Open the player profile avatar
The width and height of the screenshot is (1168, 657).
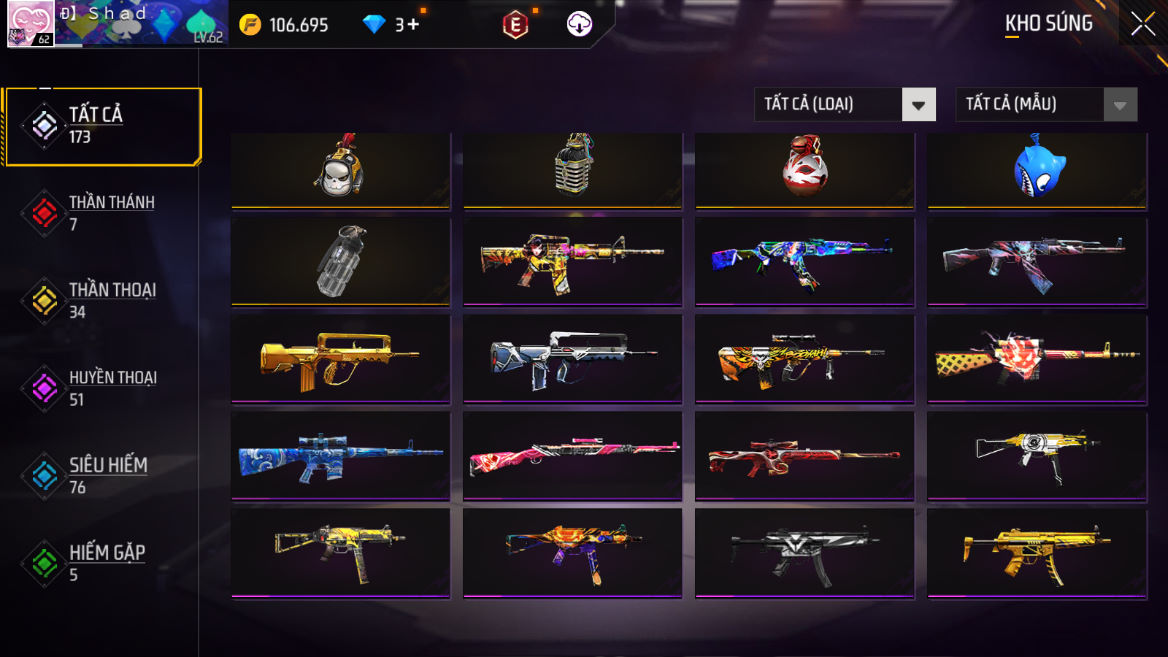coord(30,23)
